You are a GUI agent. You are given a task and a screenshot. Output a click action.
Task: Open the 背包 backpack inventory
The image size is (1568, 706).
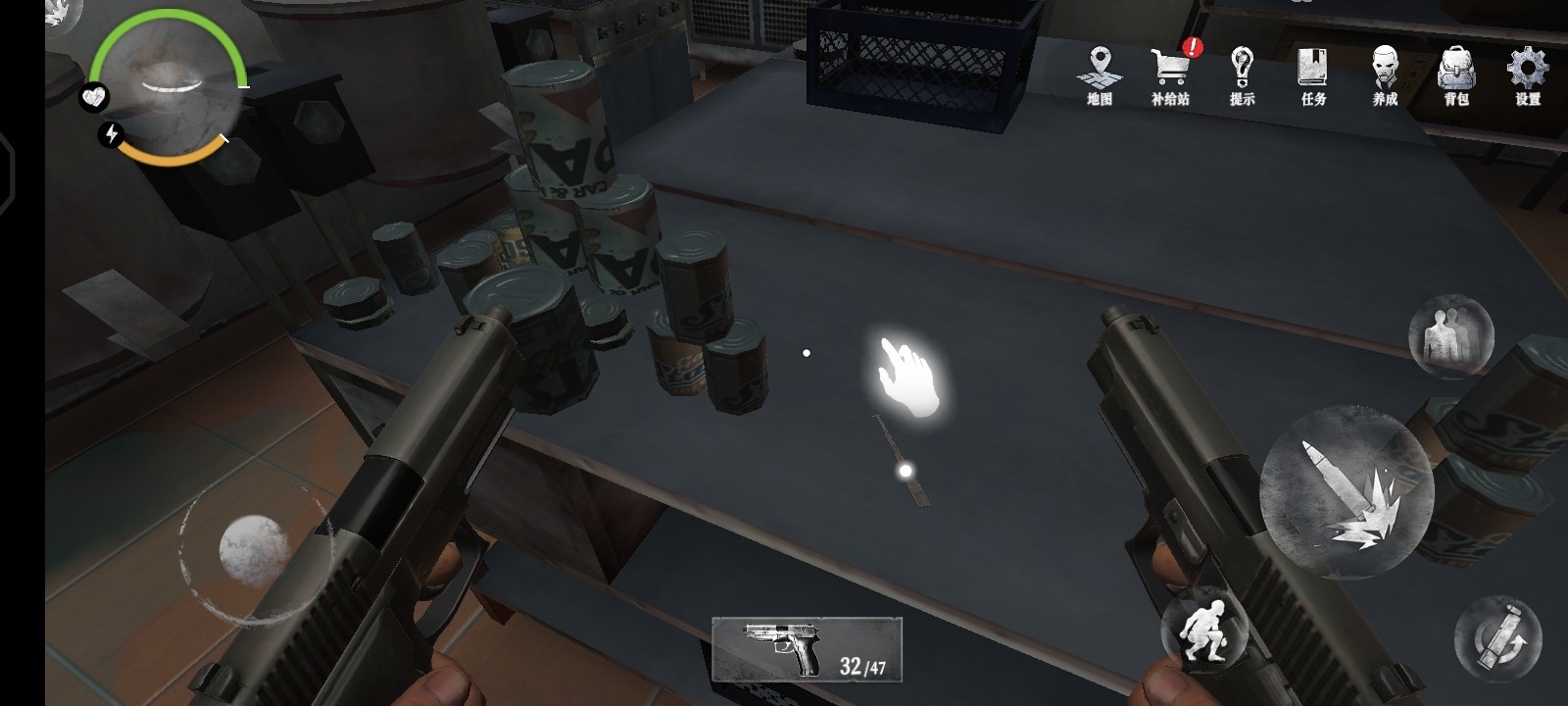tap(1456, 75)
